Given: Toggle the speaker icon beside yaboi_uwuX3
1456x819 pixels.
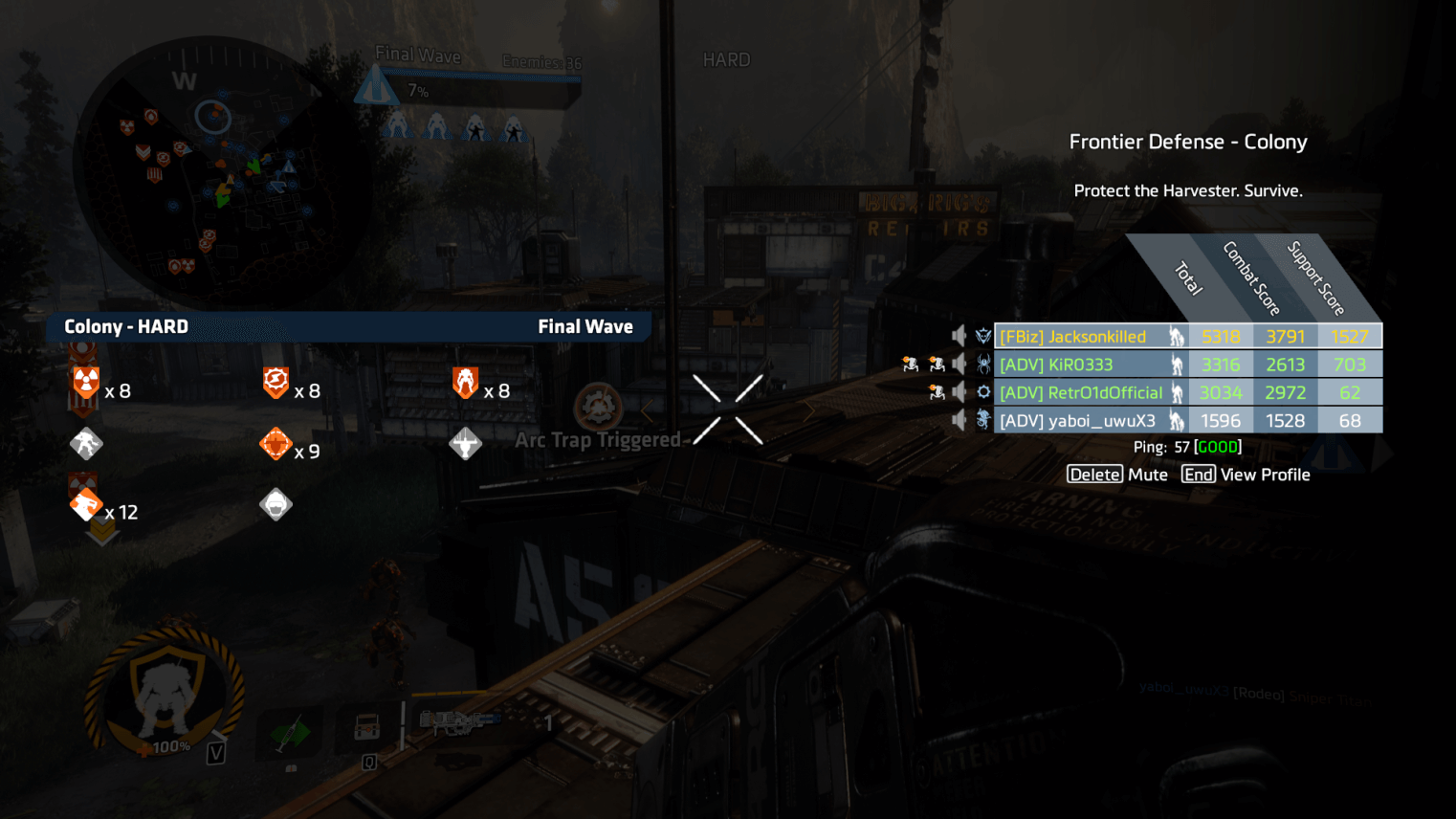Looking at the screenshot, I should pyautogui.click(x=959, y=420).
